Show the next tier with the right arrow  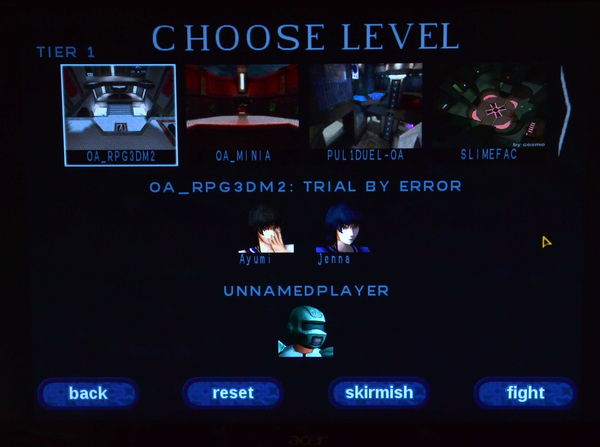coord(564,110)
